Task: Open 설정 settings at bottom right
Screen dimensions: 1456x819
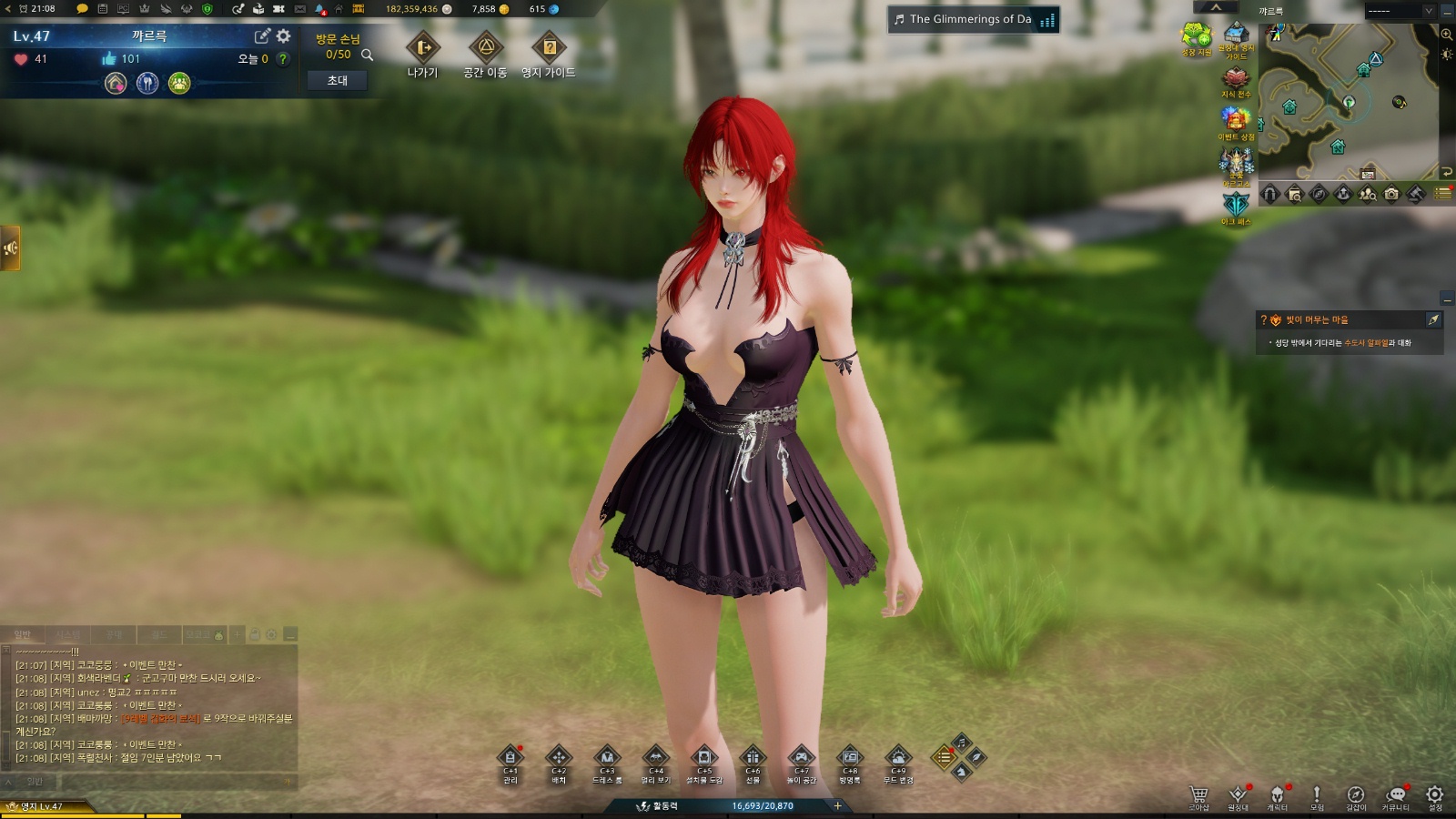Action: [x=1435, y=795]
